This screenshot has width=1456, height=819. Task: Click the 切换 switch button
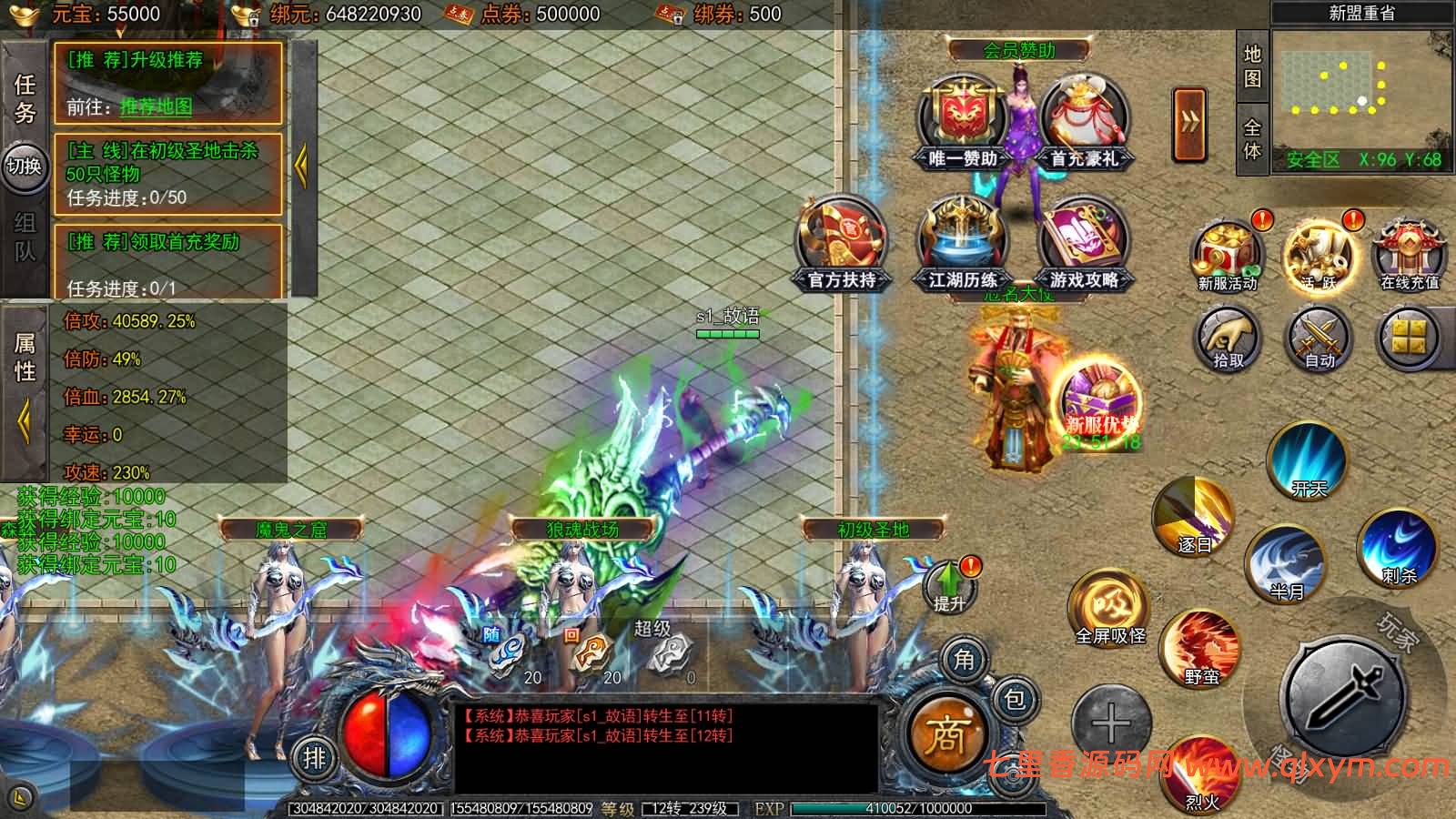(x=25, y=167)
